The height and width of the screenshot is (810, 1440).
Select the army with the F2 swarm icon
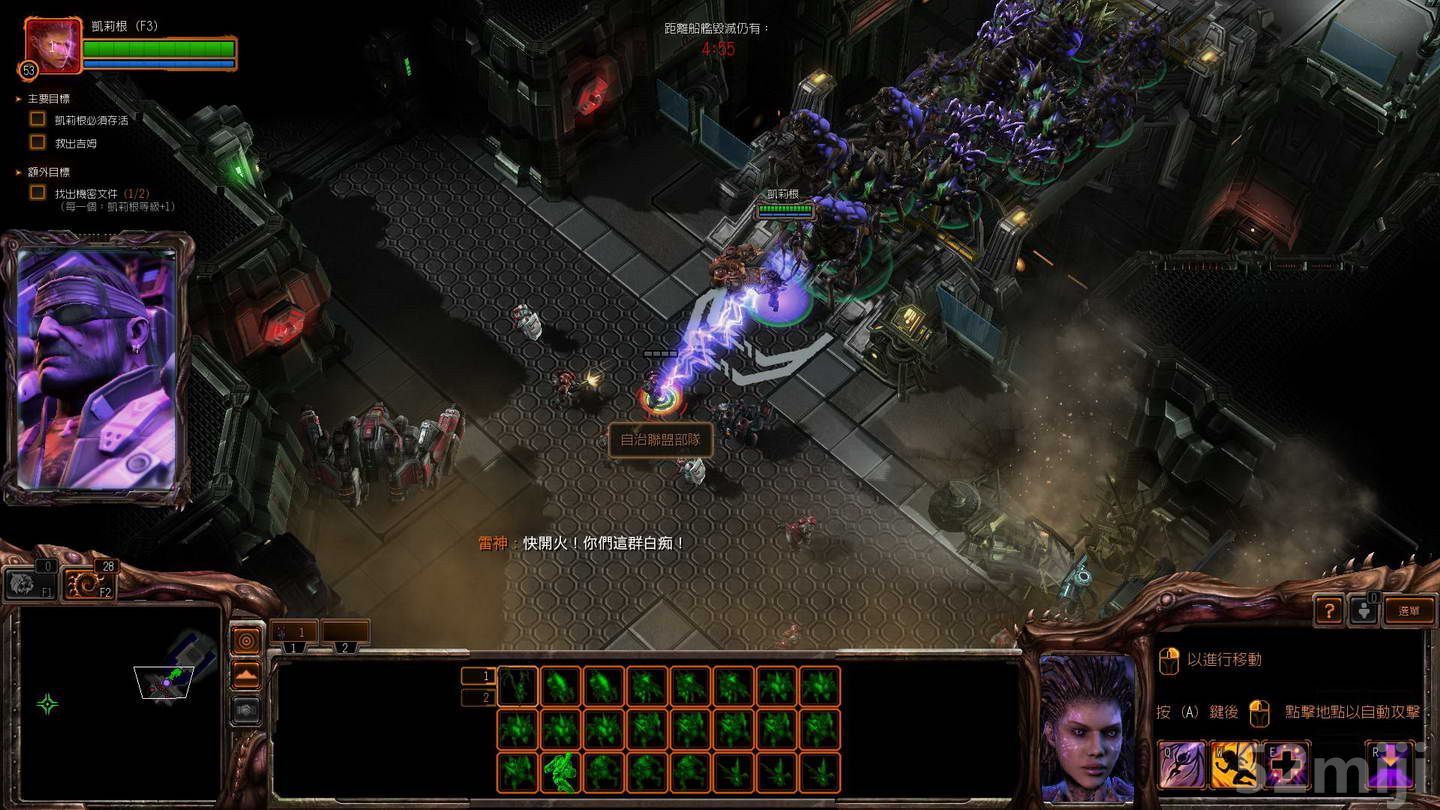point(88,582)
